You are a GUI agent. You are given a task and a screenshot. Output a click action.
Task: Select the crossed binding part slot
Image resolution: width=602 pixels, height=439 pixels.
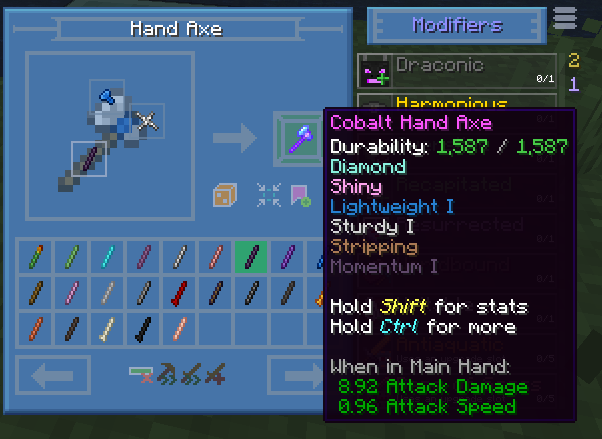coord(148,122)
